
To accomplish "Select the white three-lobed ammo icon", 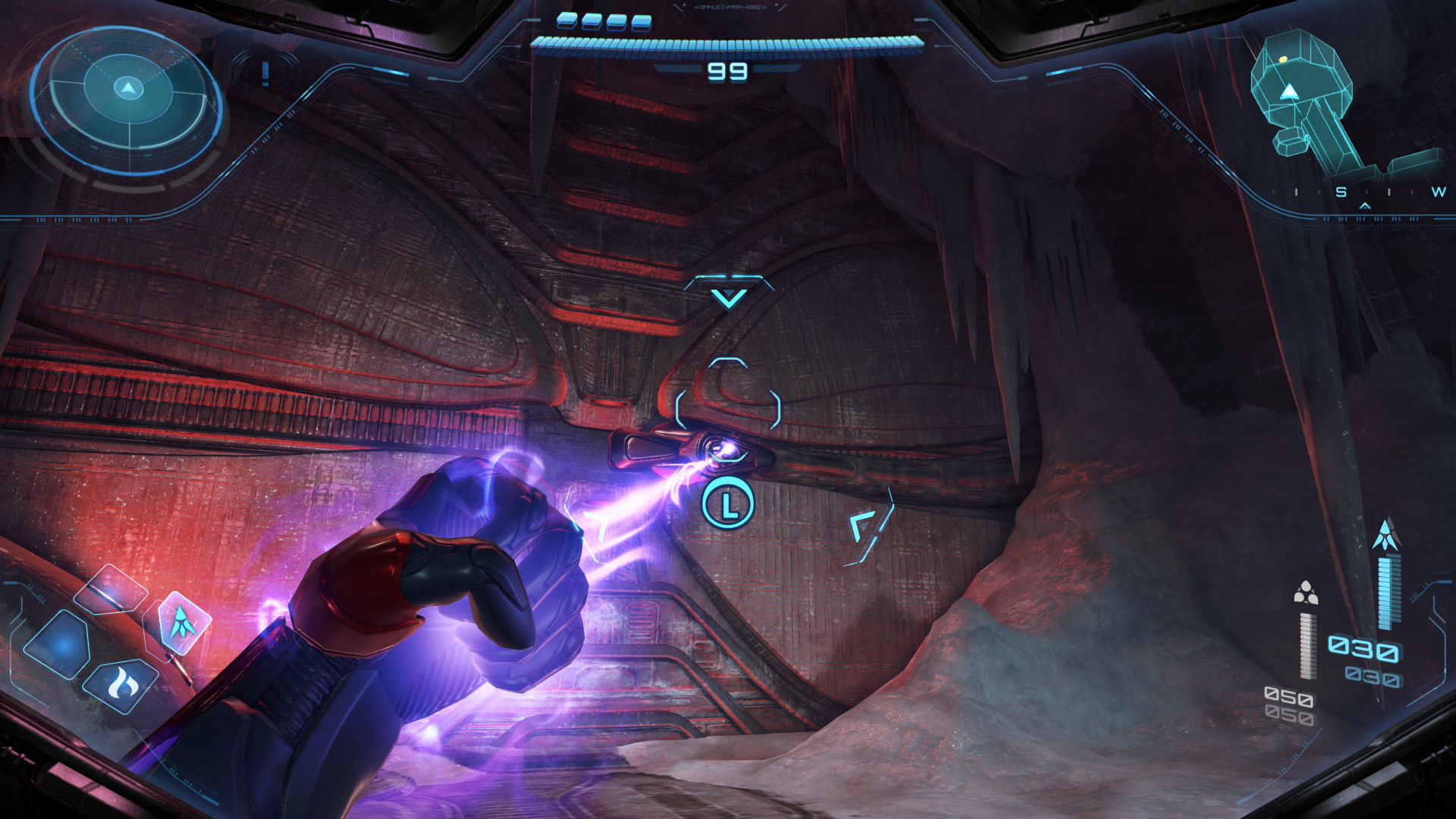I will click(1305, 593).
